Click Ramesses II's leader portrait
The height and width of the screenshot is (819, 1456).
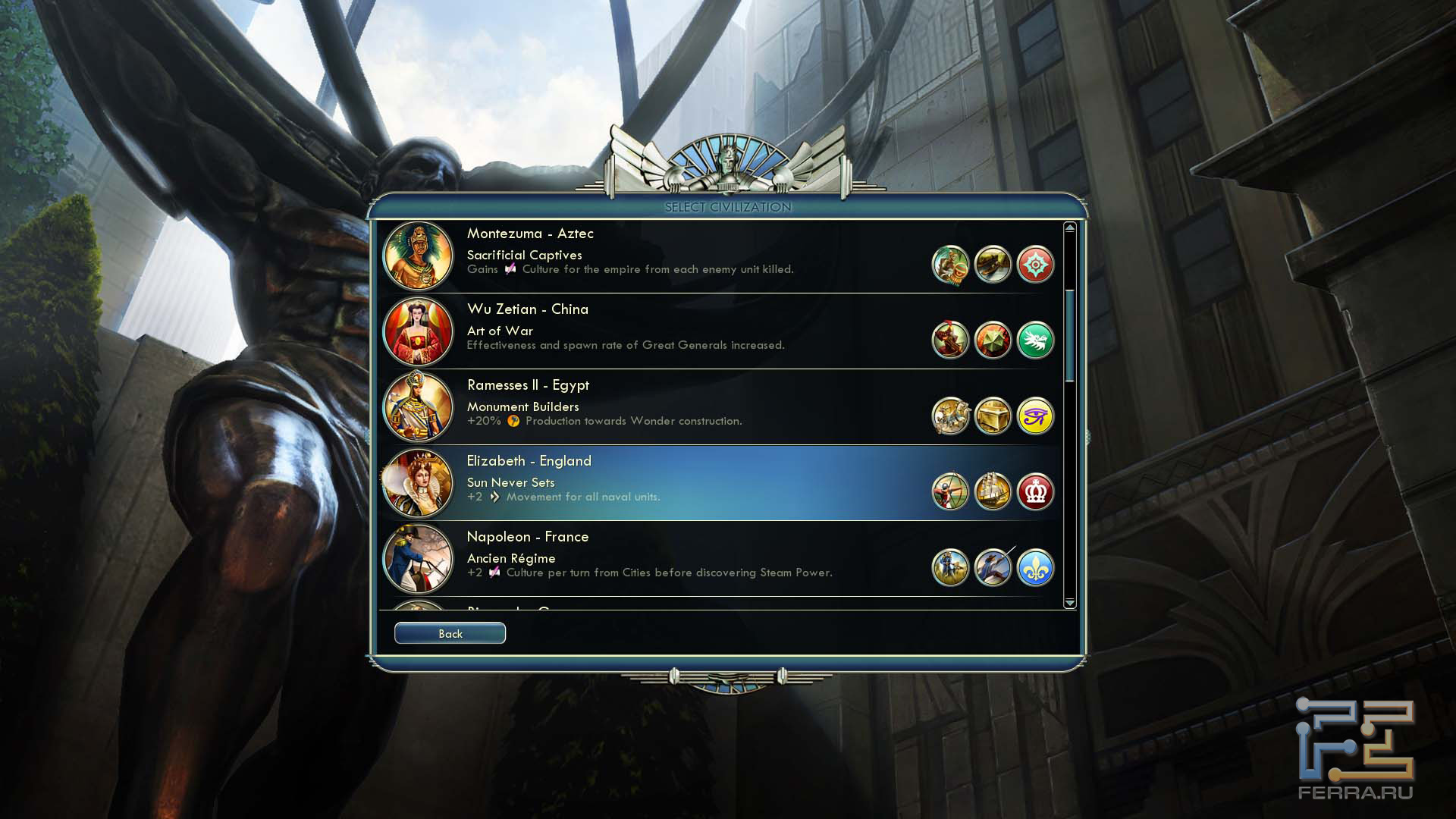[x=418, y=407]
